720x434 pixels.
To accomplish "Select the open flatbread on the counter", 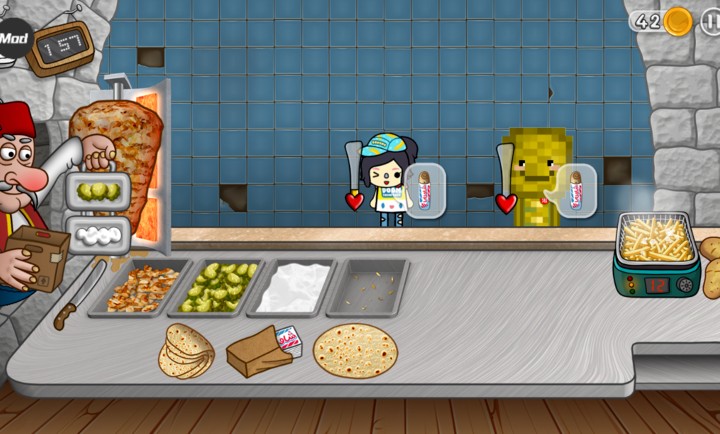I will tap(355, 351).
